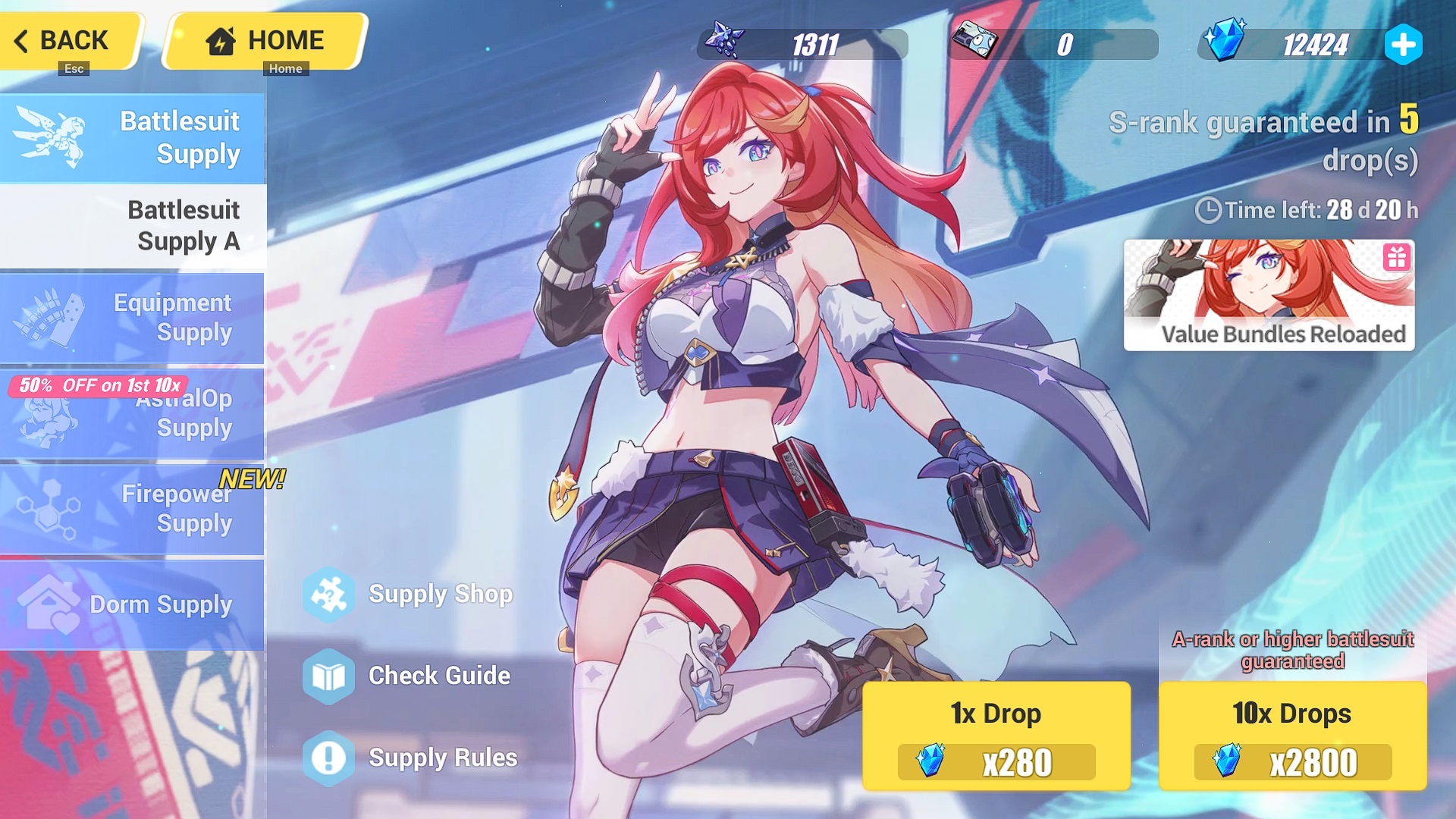Switch to the Firepower Supply tab

click(133, 509)
